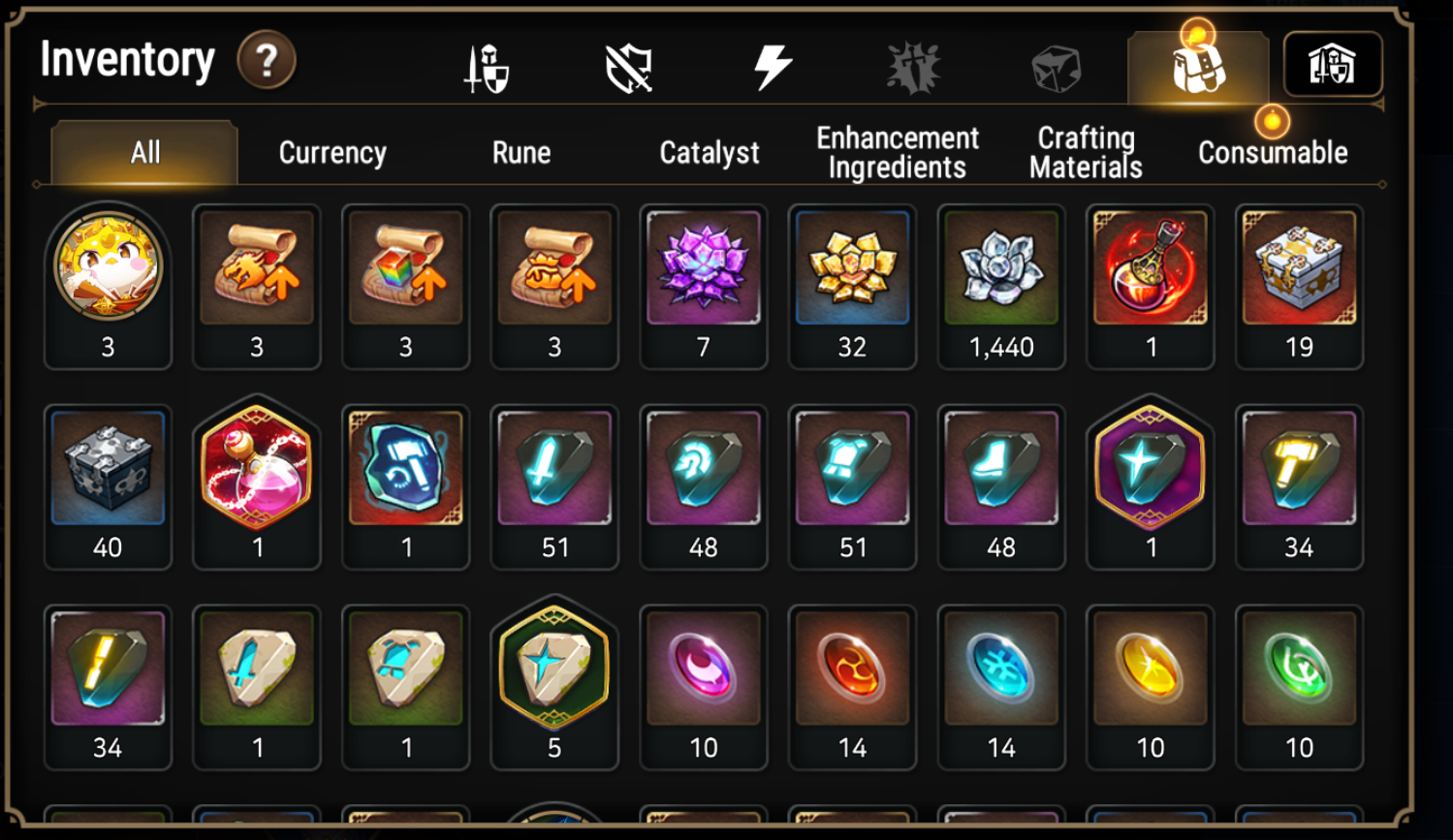Open the red potion flask item
This screenshot has width=1453, height=840.
[1150, 274]
